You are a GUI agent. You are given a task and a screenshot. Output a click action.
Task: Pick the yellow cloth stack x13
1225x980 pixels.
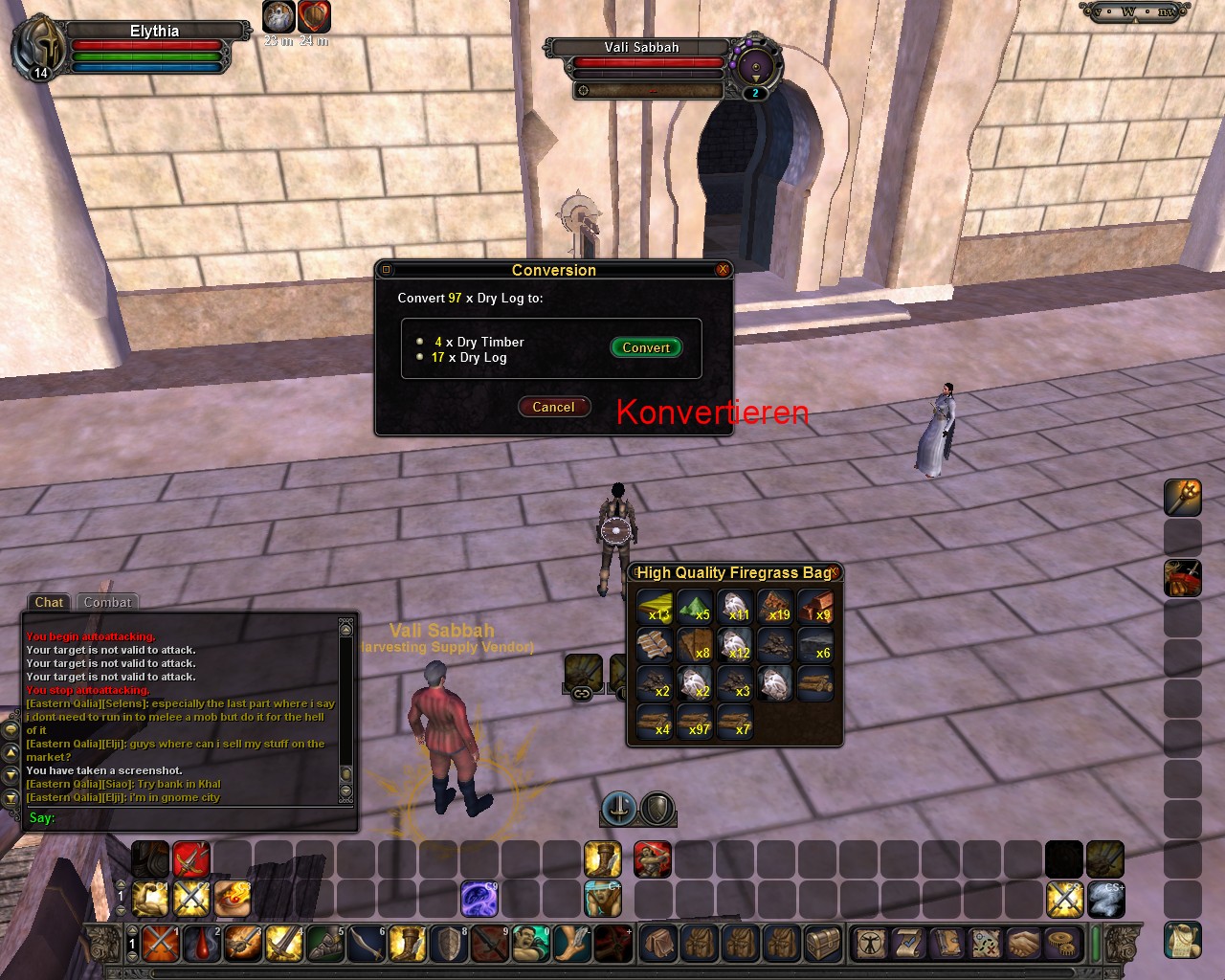[656, 606]
